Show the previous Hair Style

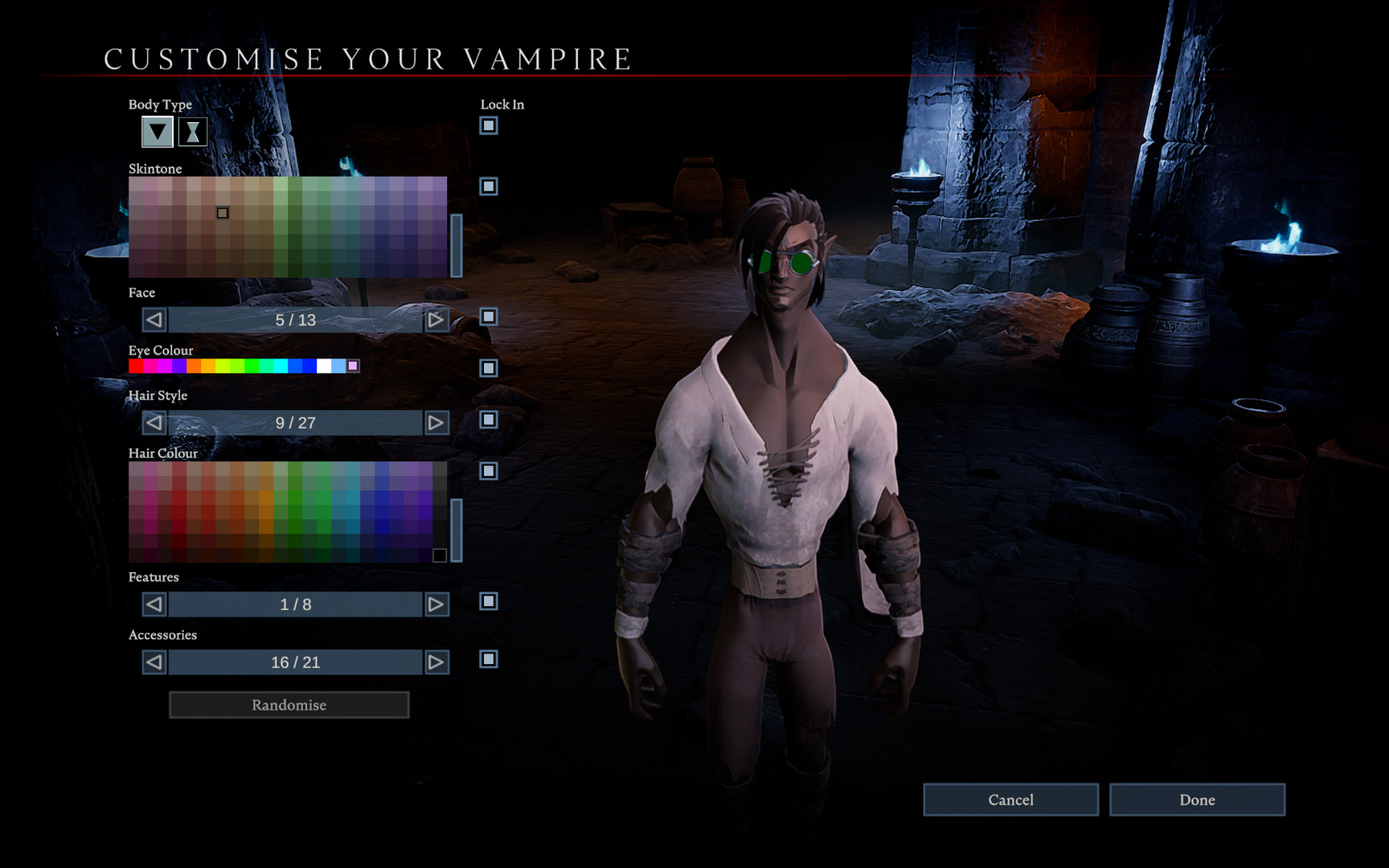(153, 422)
